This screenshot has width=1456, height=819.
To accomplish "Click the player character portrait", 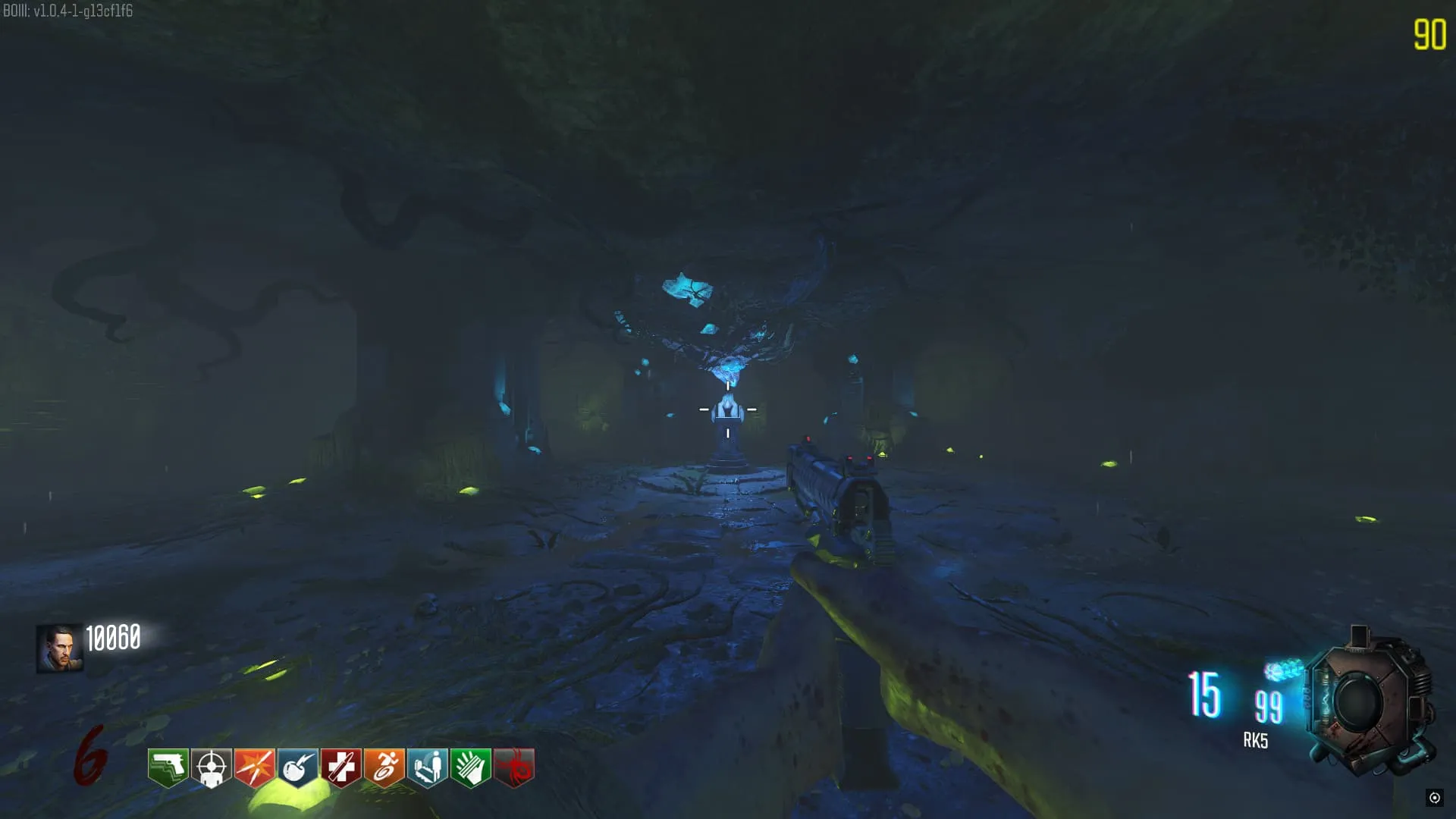I will 59,648.
